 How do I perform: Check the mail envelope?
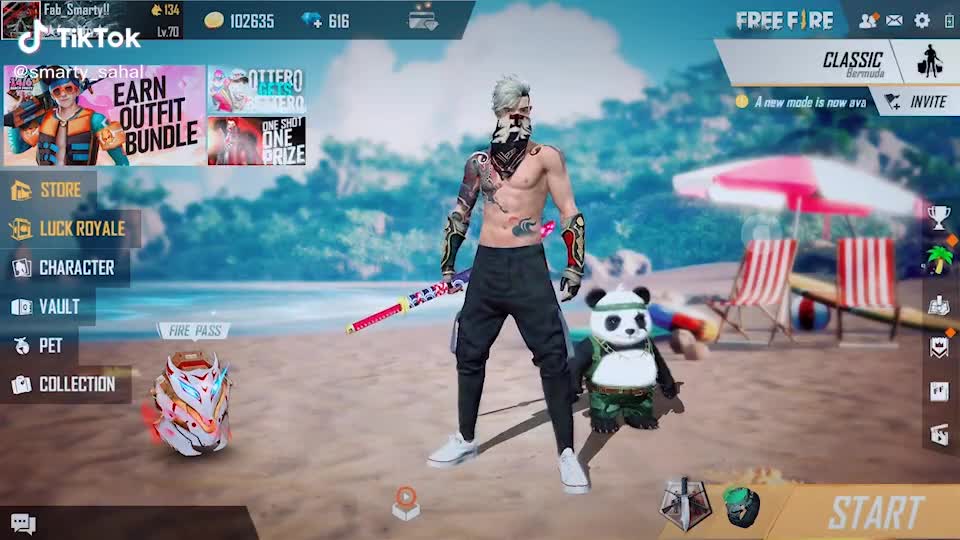[894, 20]
